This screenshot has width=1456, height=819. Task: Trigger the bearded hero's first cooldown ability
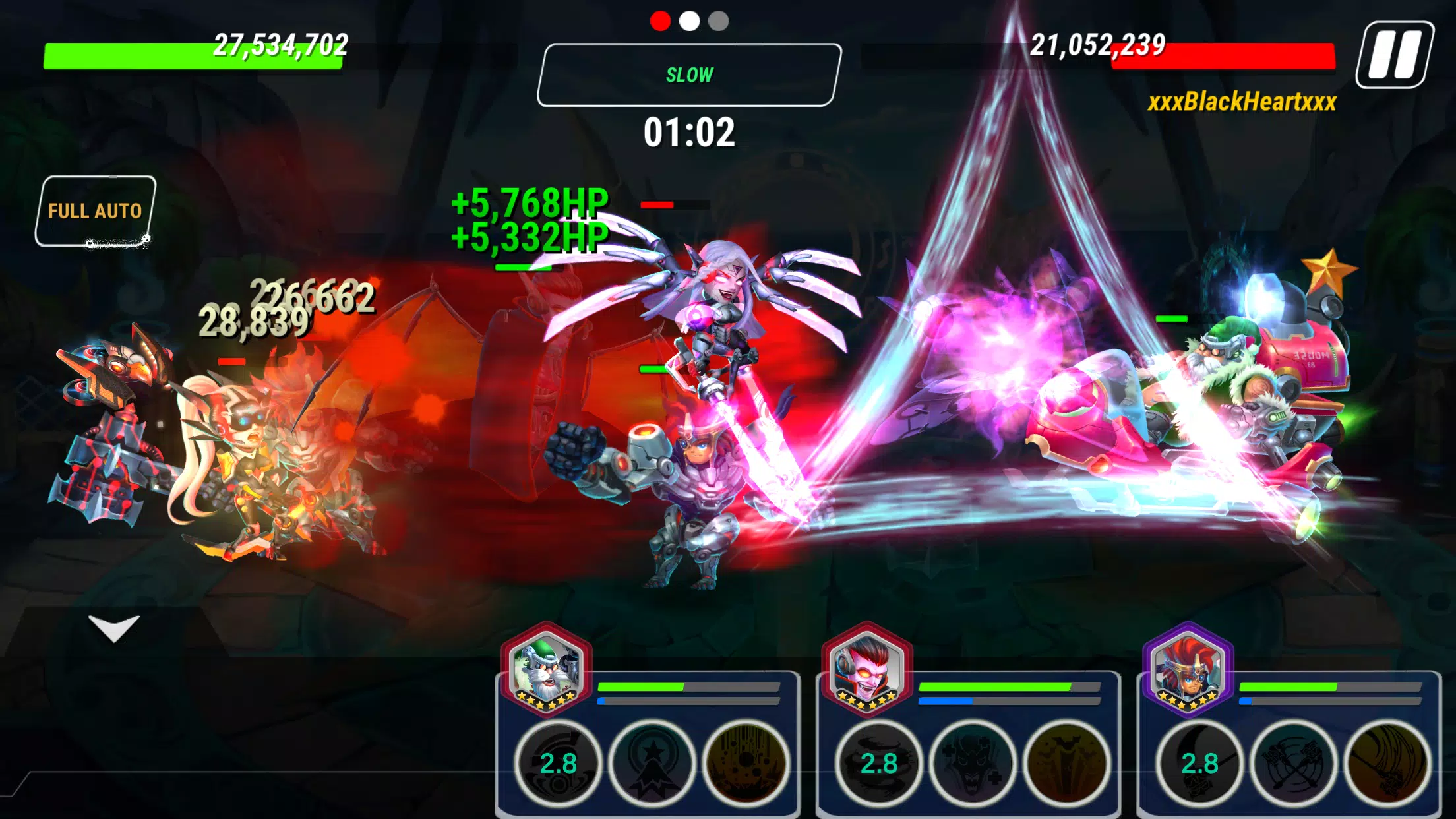[558, 764]
